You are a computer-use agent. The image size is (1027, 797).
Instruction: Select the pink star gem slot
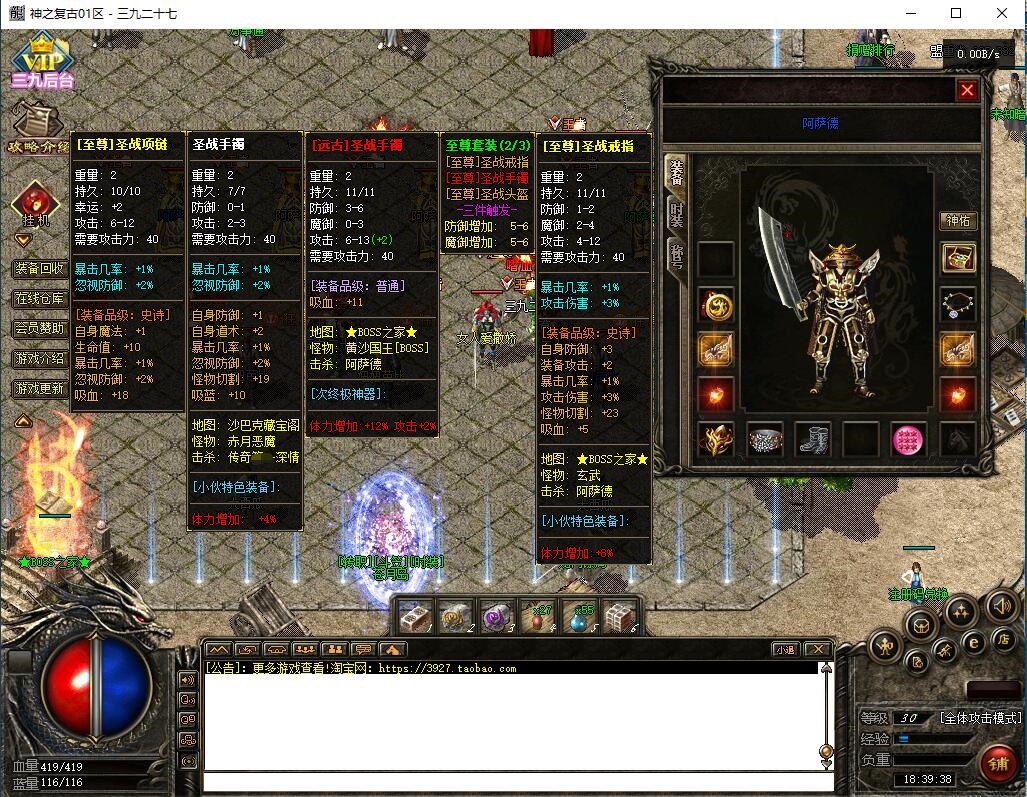click(908, 439)
